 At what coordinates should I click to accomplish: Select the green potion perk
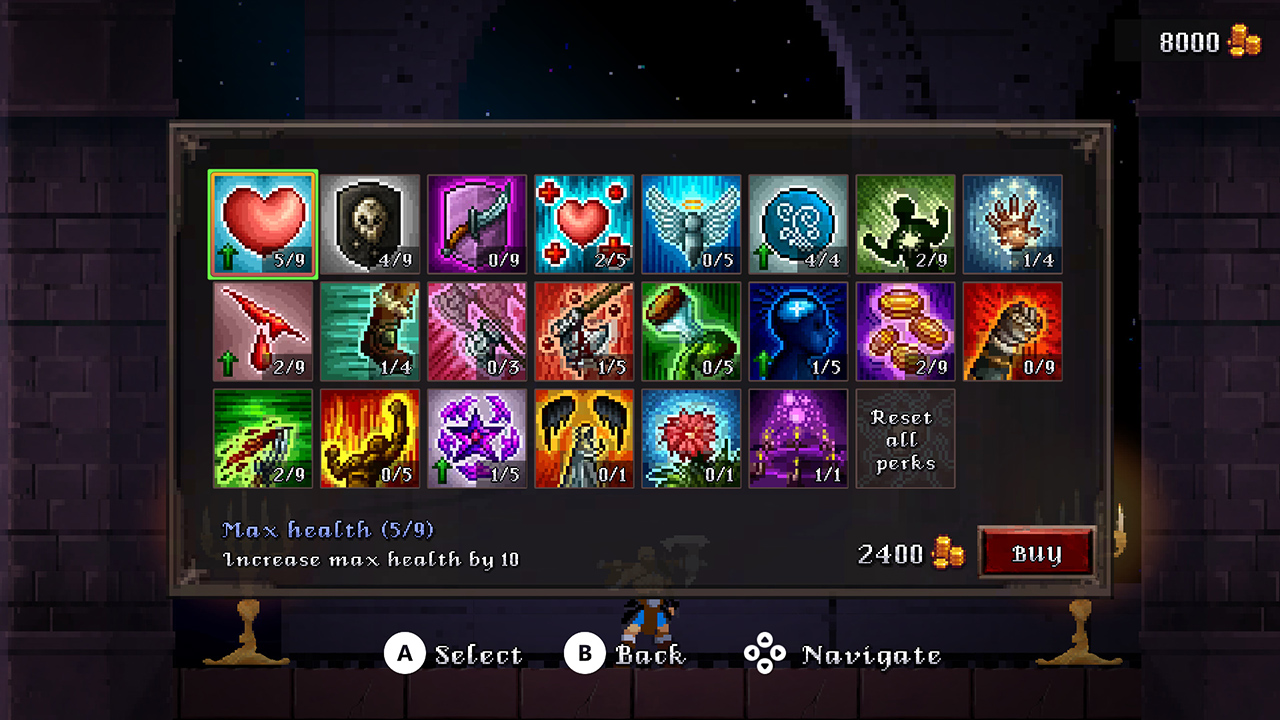tap(690, 330)
